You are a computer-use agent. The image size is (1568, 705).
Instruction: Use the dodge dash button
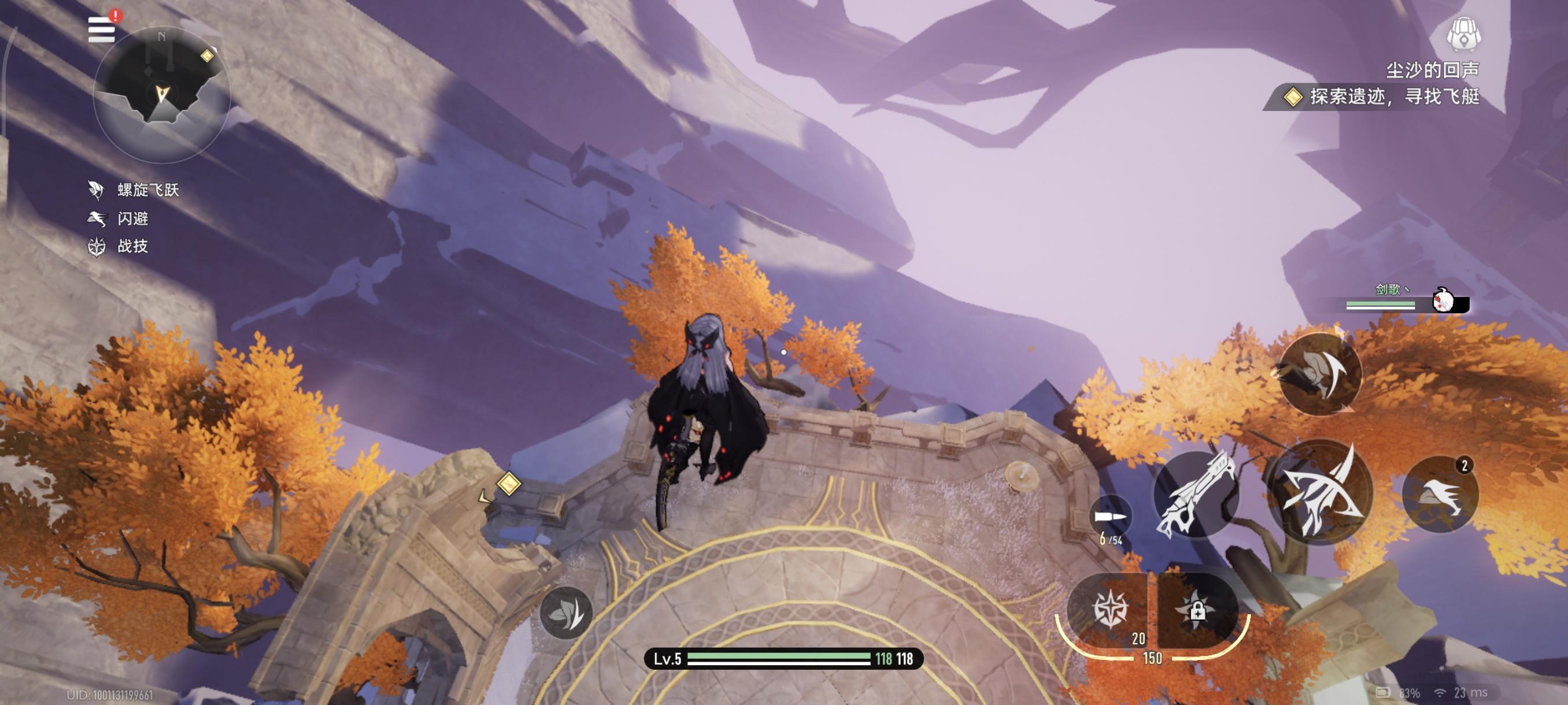(1440, 494)
